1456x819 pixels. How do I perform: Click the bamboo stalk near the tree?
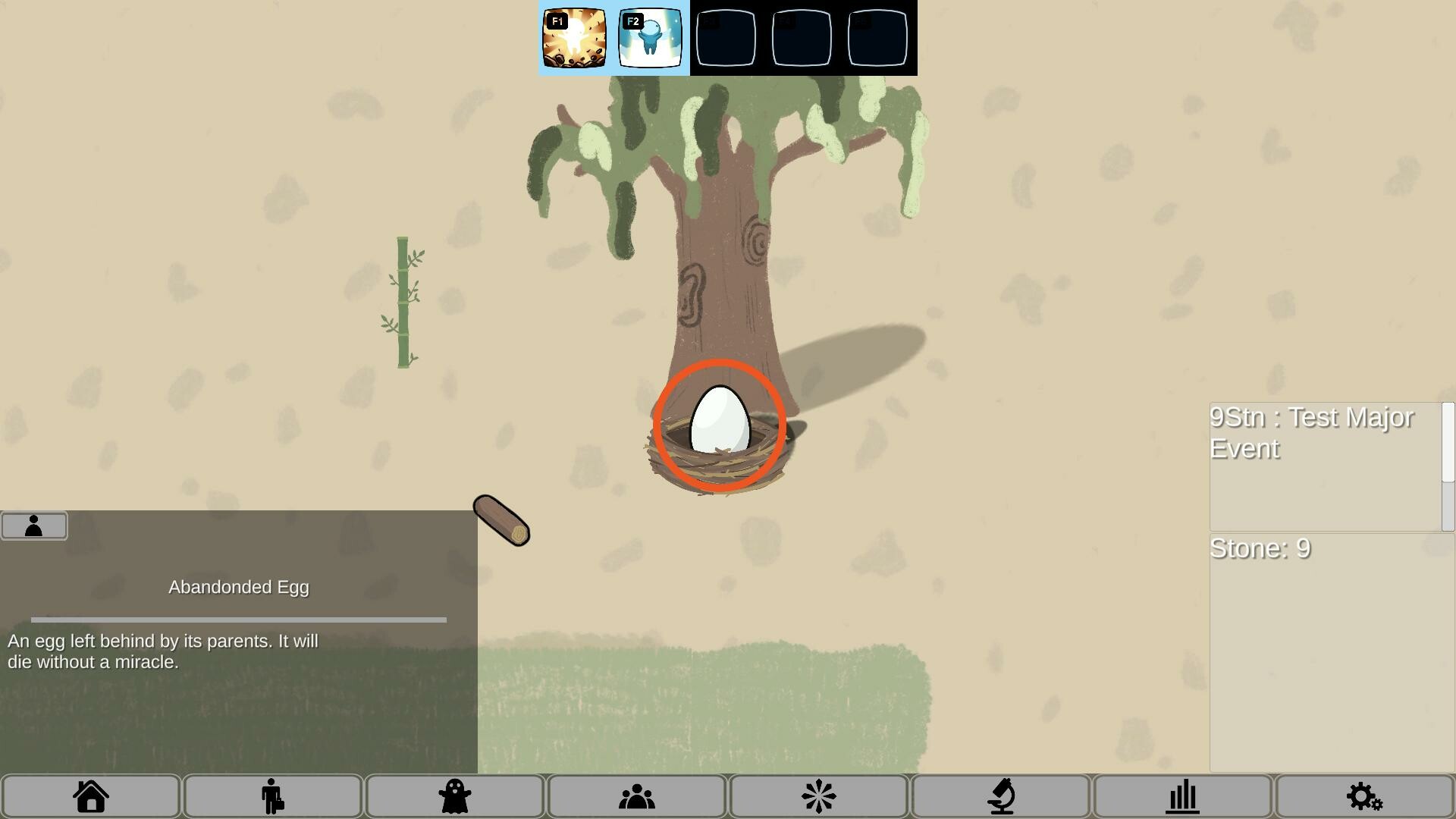tap(403, 300)
